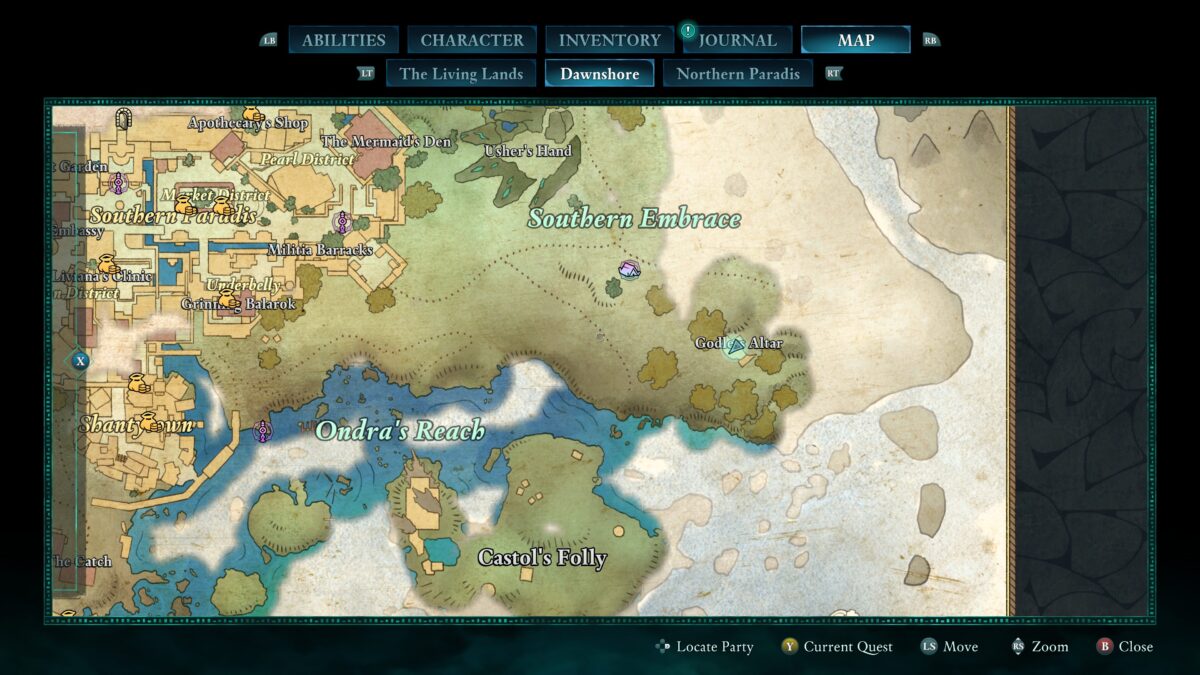
Task: Open the Abilities tab
Action: tap(343, 40)
